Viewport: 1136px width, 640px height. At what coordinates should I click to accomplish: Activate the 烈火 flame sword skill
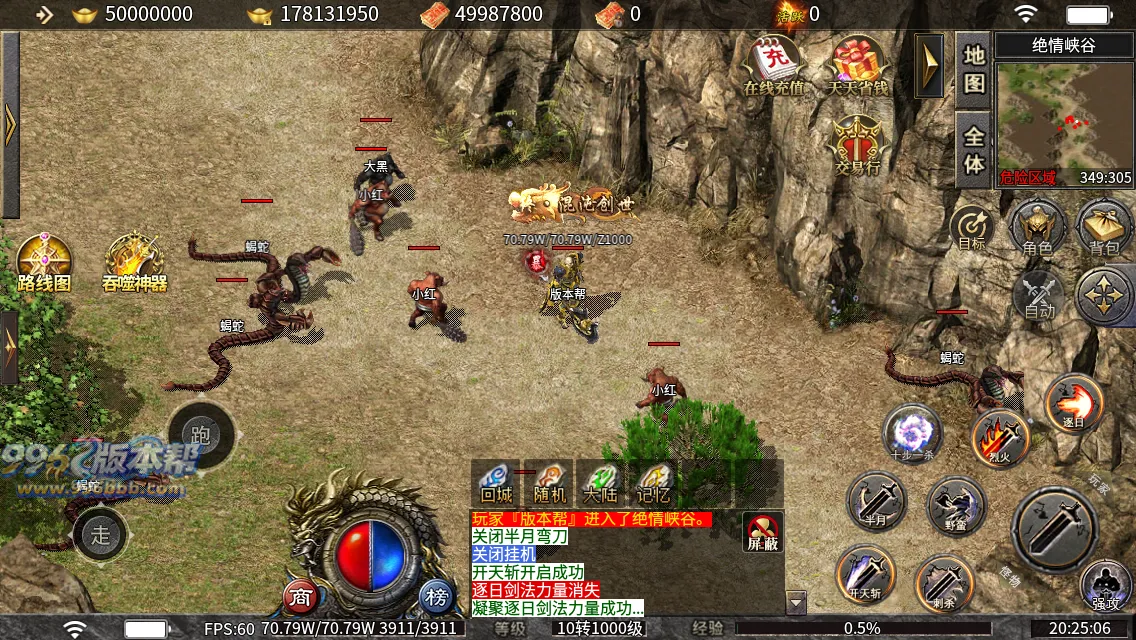point(1000,437)
